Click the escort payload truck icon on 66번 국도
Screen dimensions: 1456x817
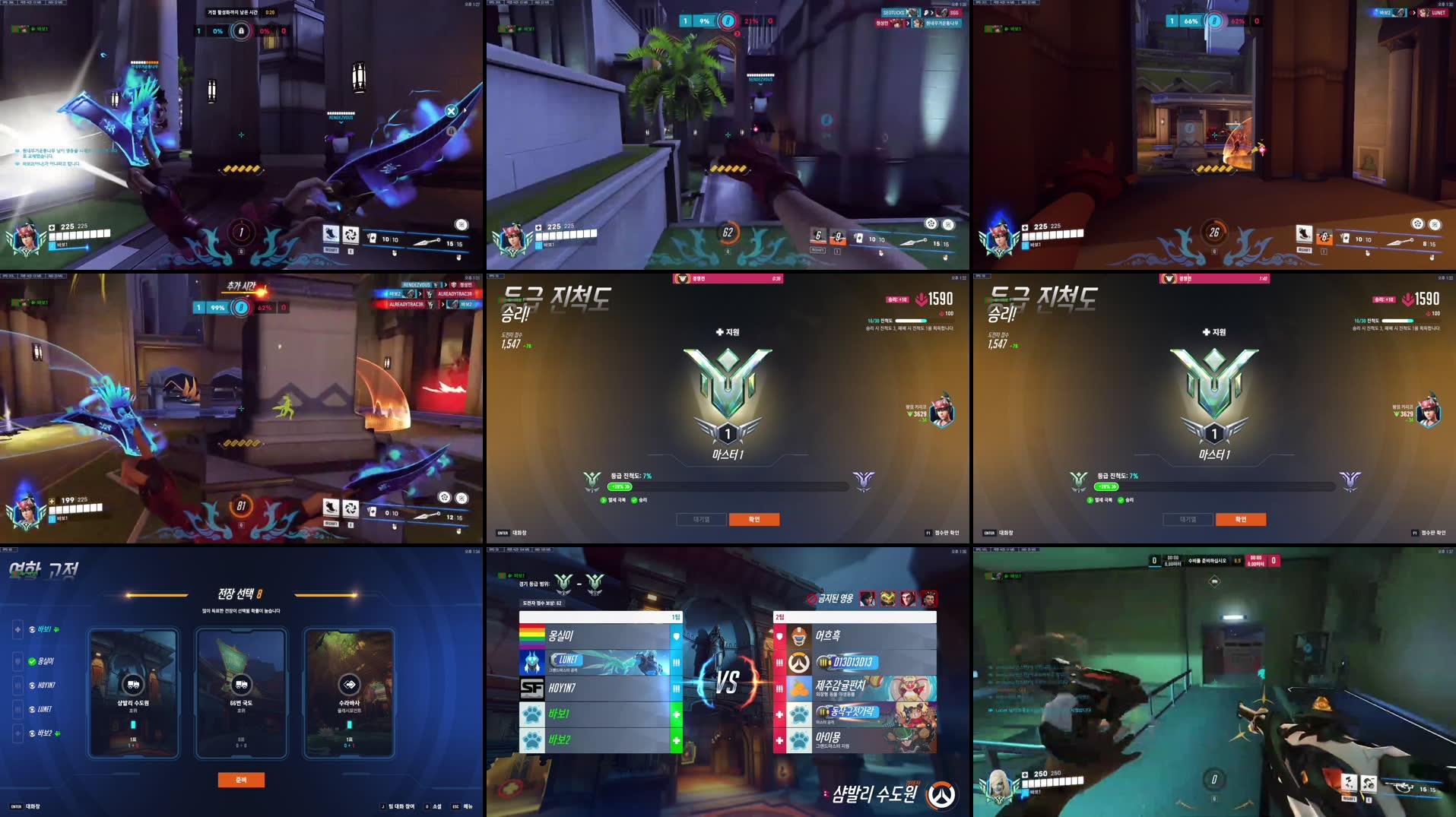(x=242, y=685)
